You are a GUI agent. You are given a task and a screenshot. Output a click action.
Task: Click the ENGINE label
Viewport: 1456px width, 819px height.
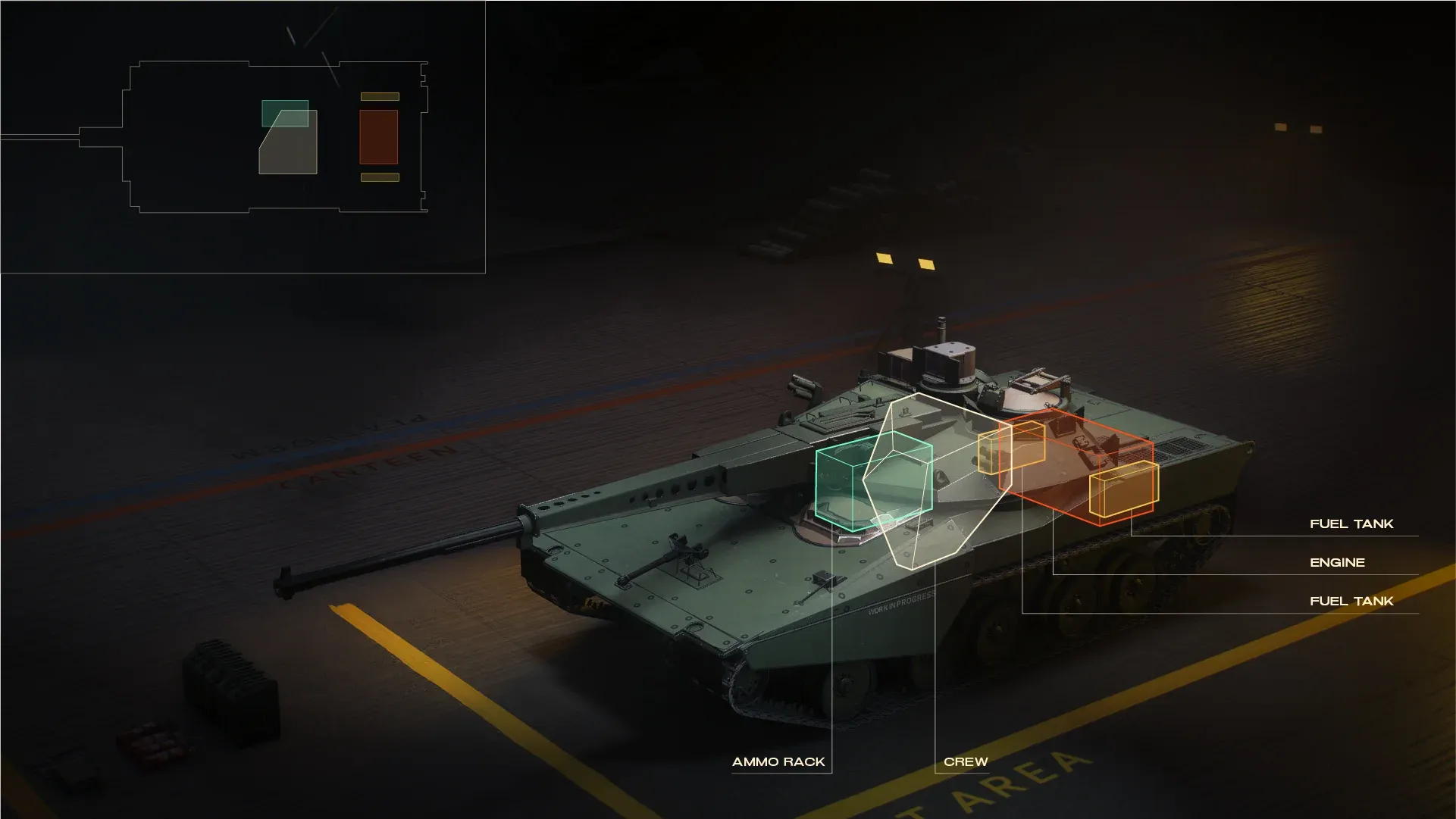pyautogui.click(x=1337, y=562)
